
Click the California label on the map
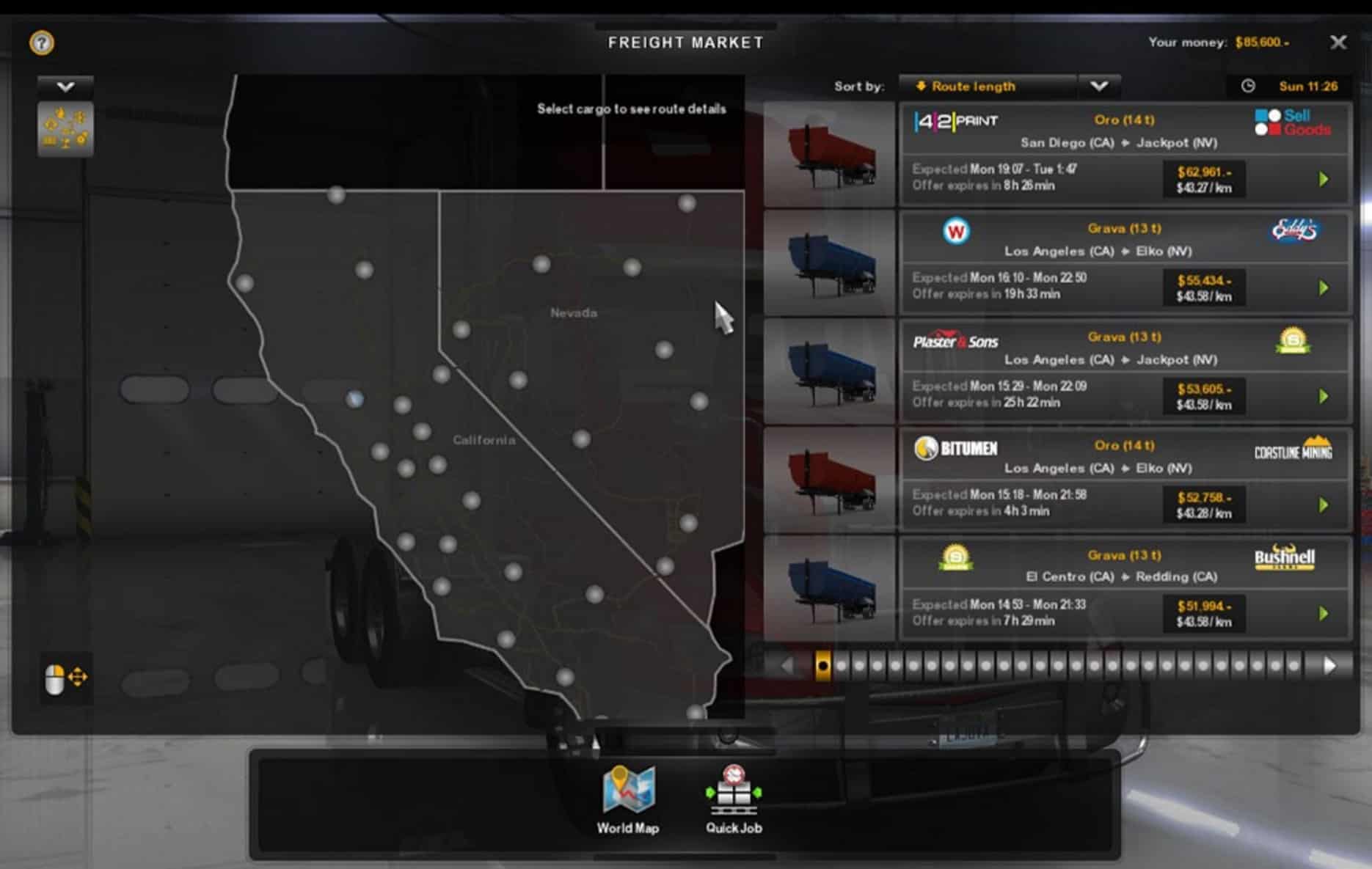point(484,440)
